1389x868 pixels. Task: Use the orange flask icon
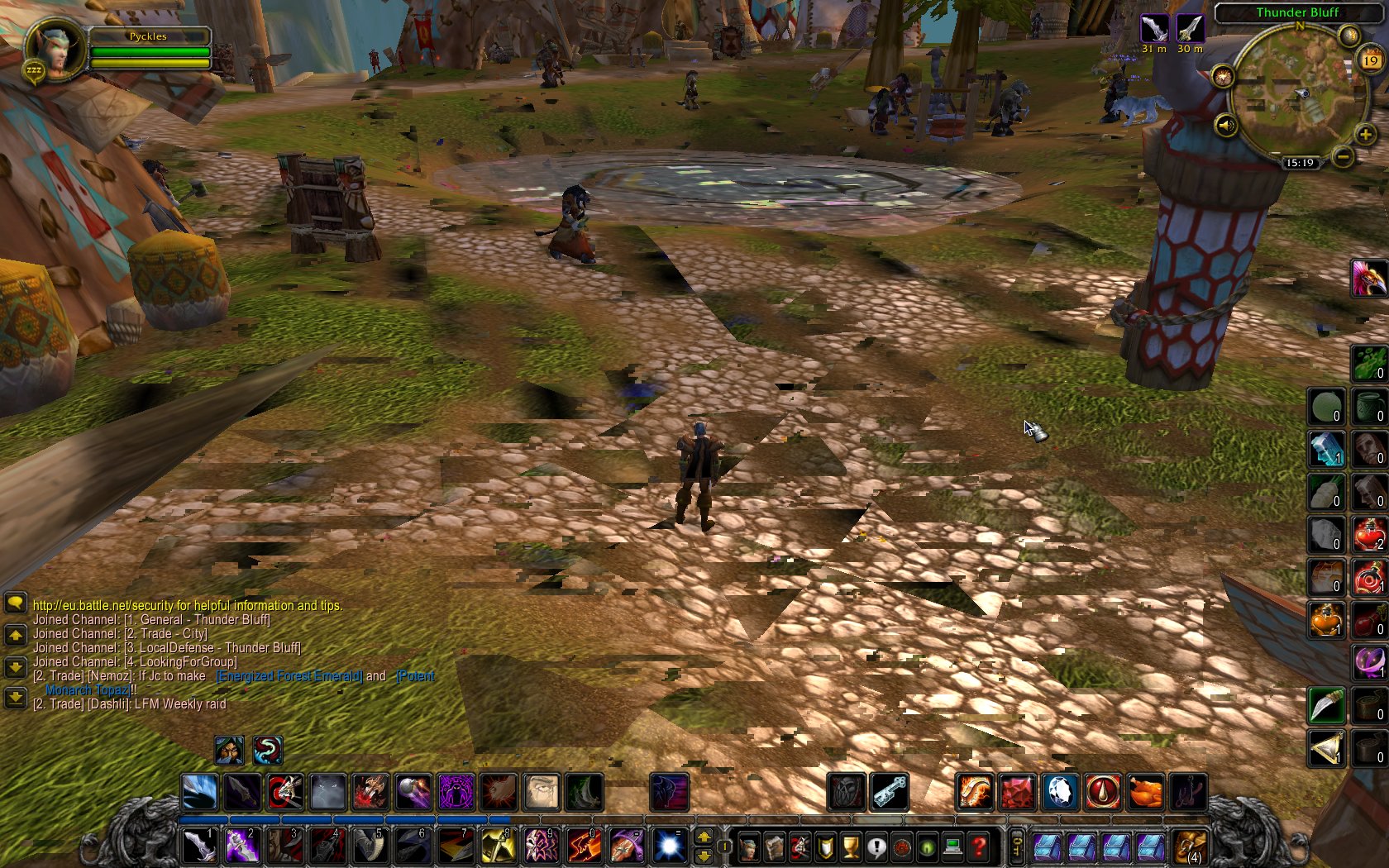pyautogui.click(x=1326, y=620)
